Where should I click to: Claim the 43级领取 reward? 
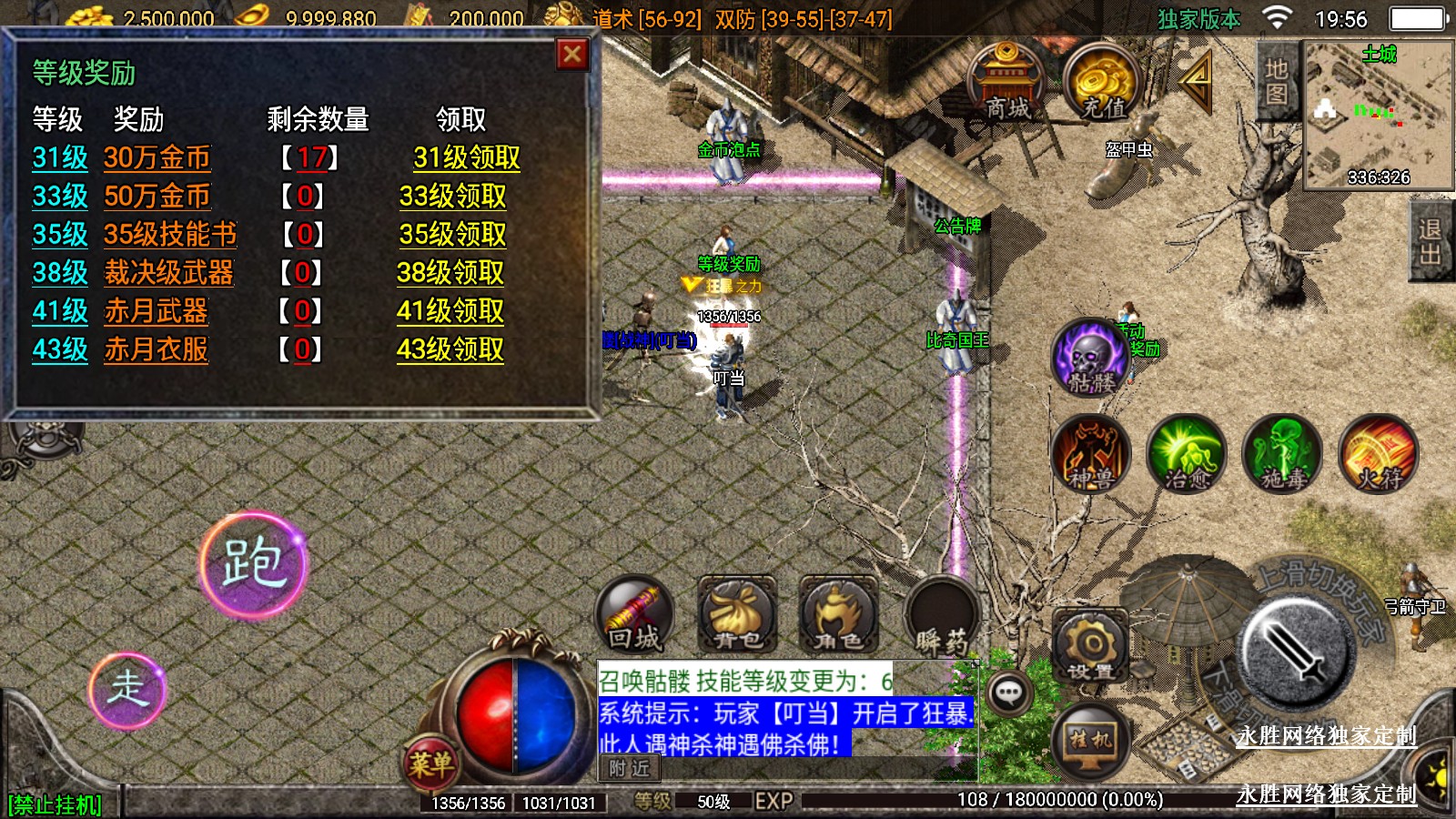(x=450, y=349)
